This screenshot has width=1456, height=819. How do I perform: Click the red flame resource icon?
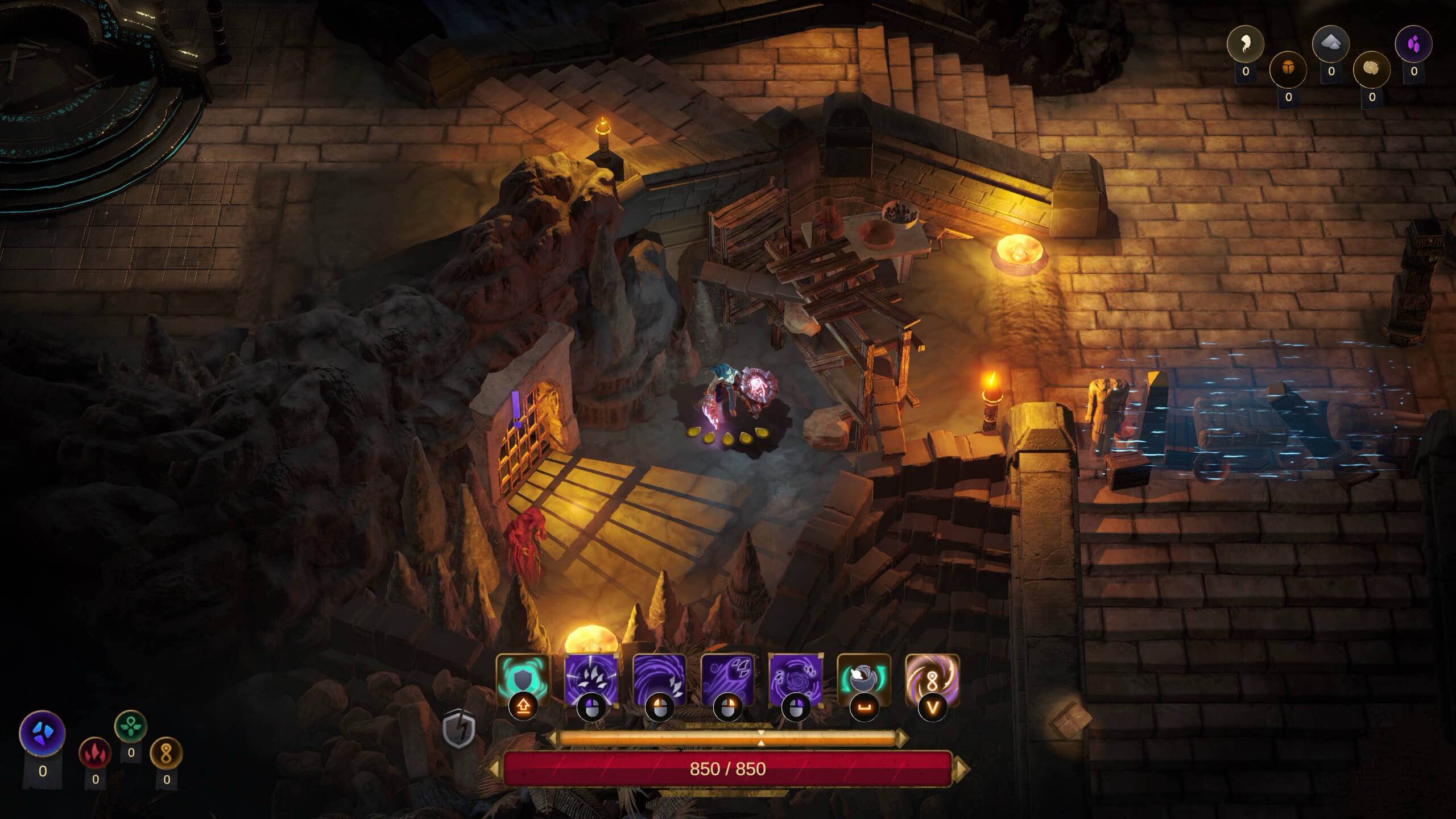click(95, 753)
